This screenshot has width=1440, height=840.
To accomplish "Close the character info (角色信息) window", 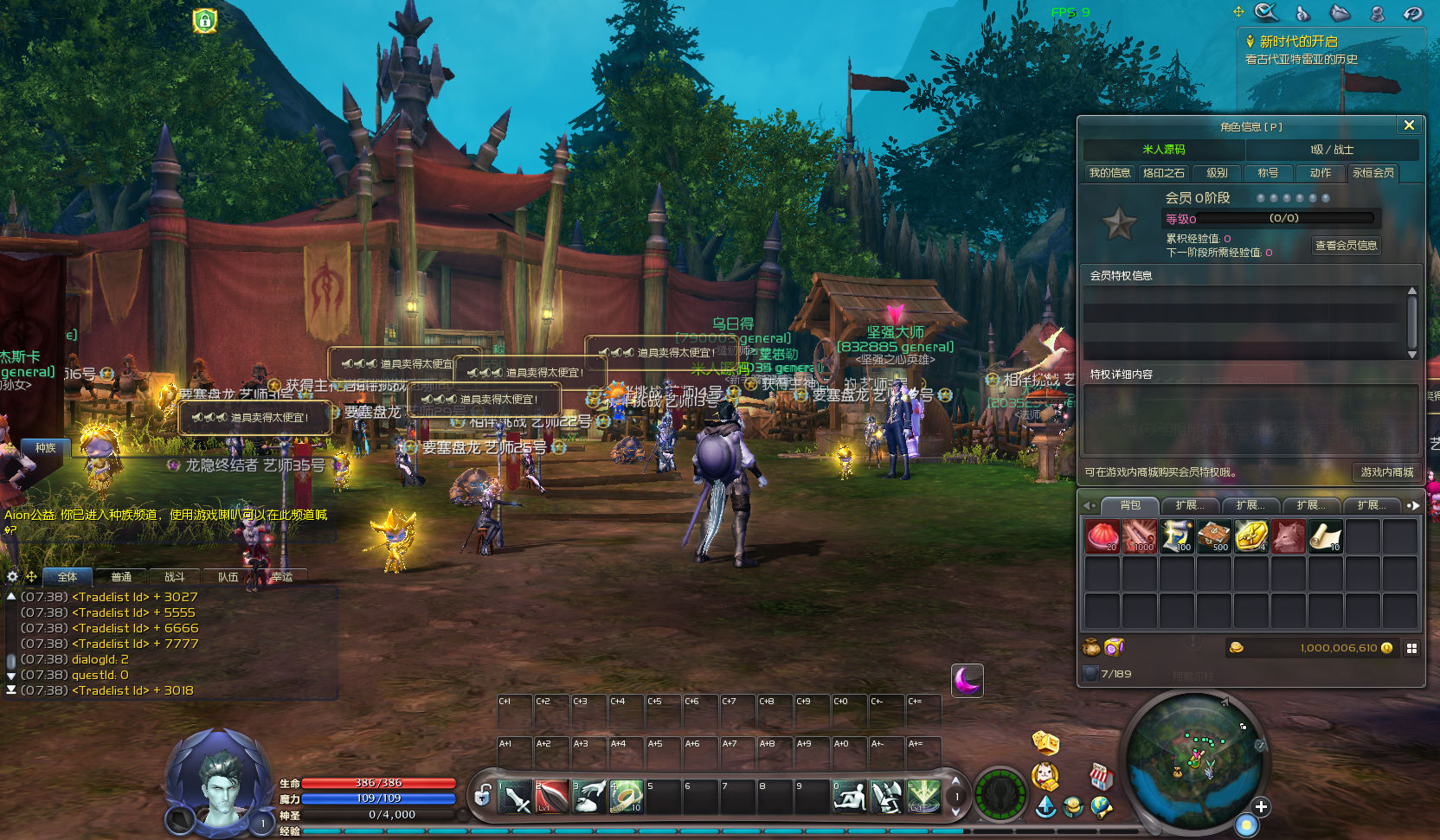I will 1409,125.
